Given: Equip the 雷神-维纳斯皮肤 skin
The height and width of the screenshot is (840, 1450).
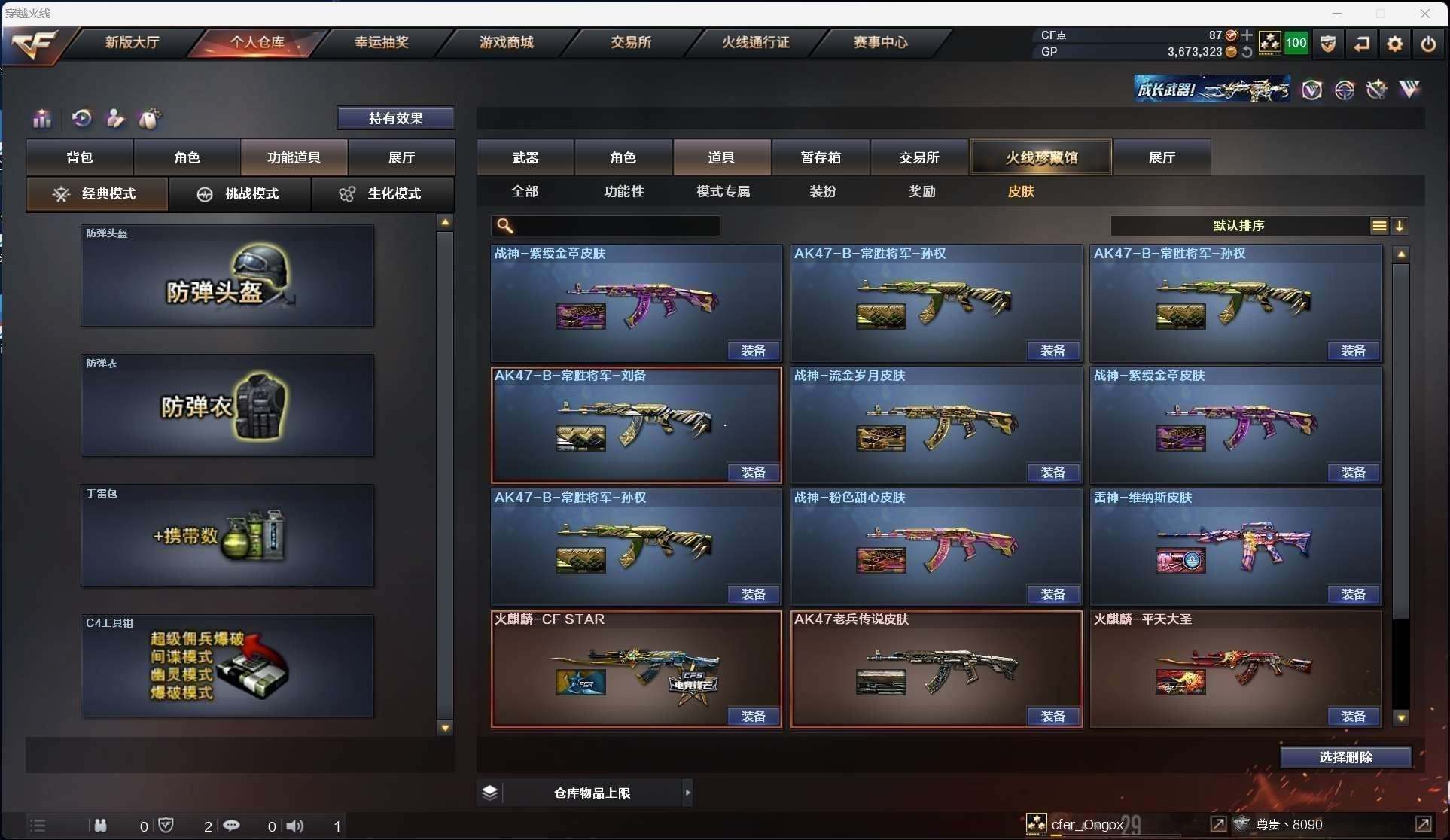Looking at the screenshot, I should pos(1352,595).
